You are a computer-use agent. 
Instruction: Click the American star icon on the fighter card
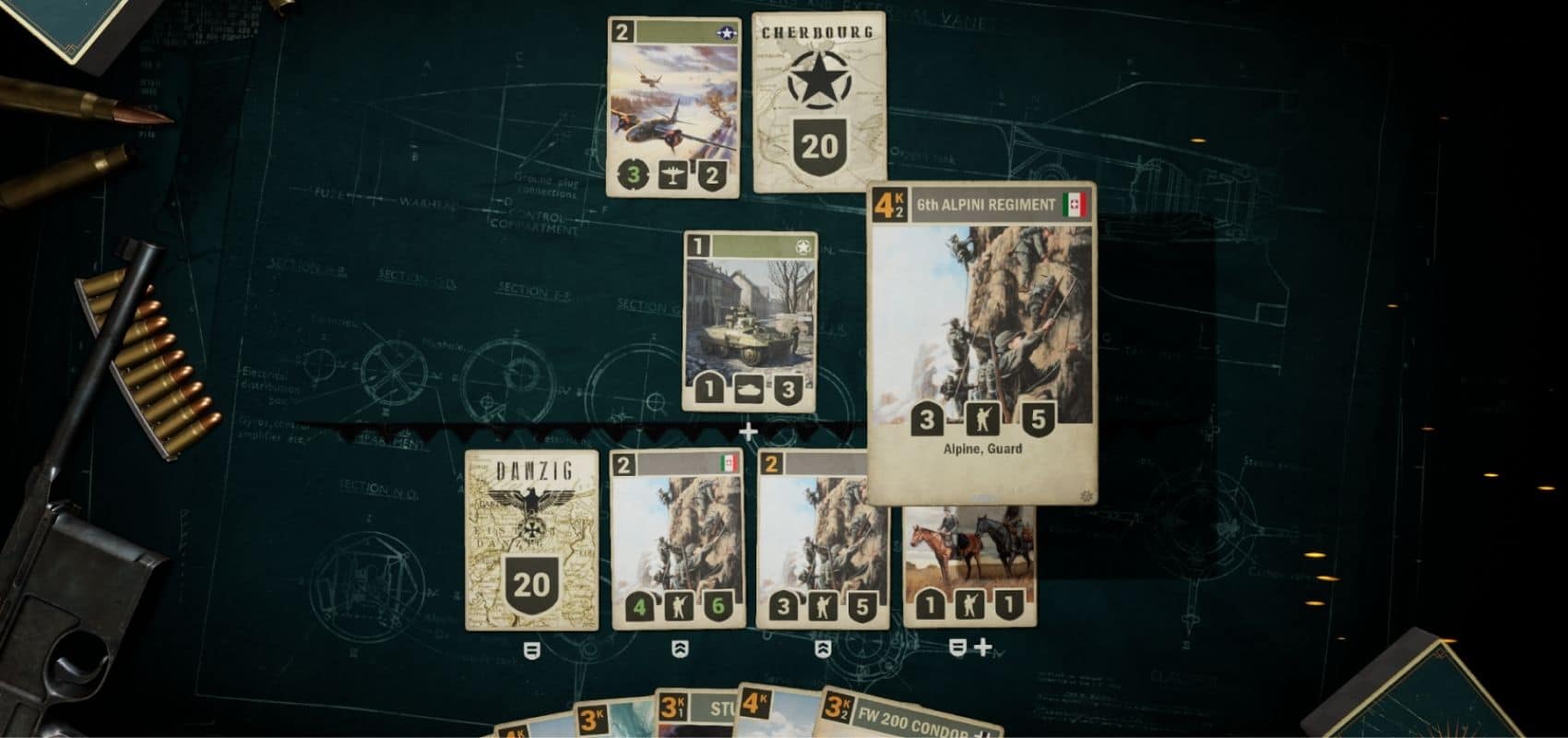coord(728,31)
